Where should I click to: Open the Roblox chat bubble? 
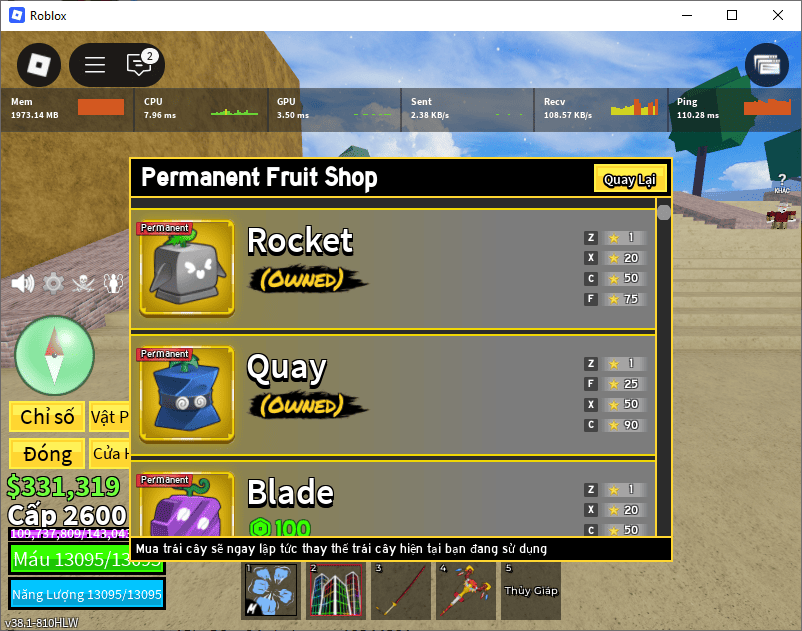[139, 65]
